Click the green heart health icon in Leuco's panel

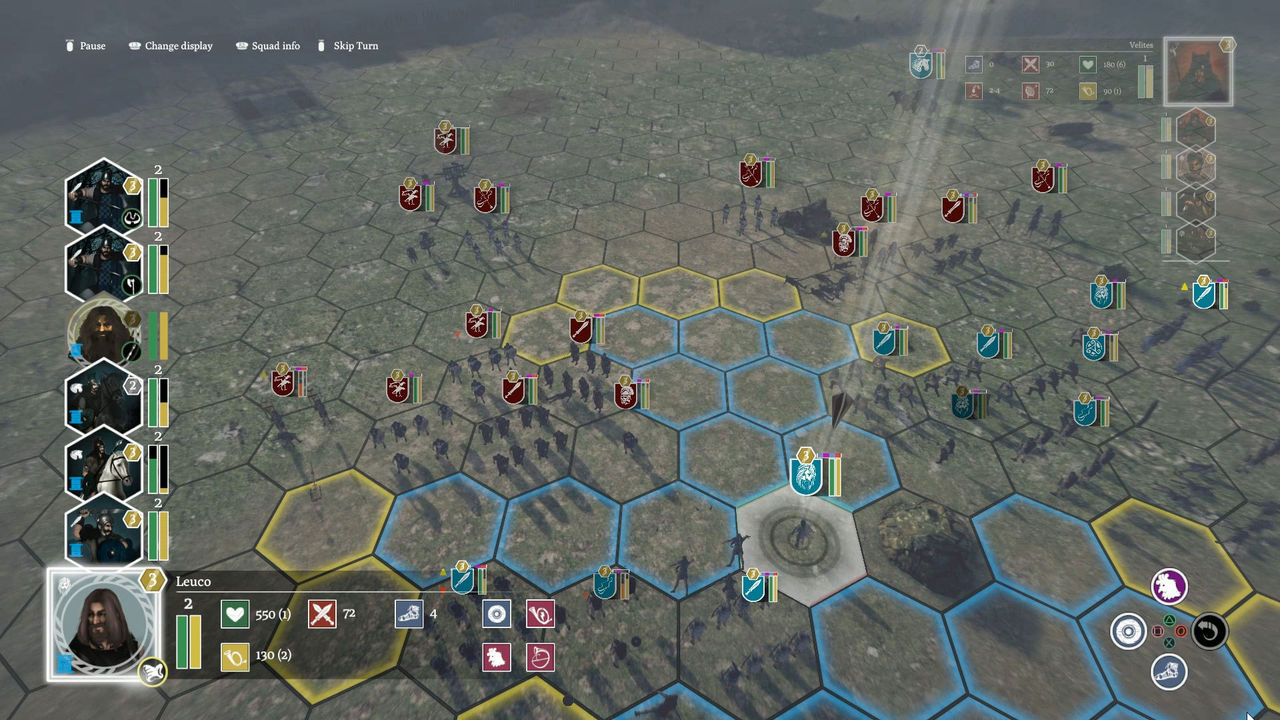coord(236,613)
